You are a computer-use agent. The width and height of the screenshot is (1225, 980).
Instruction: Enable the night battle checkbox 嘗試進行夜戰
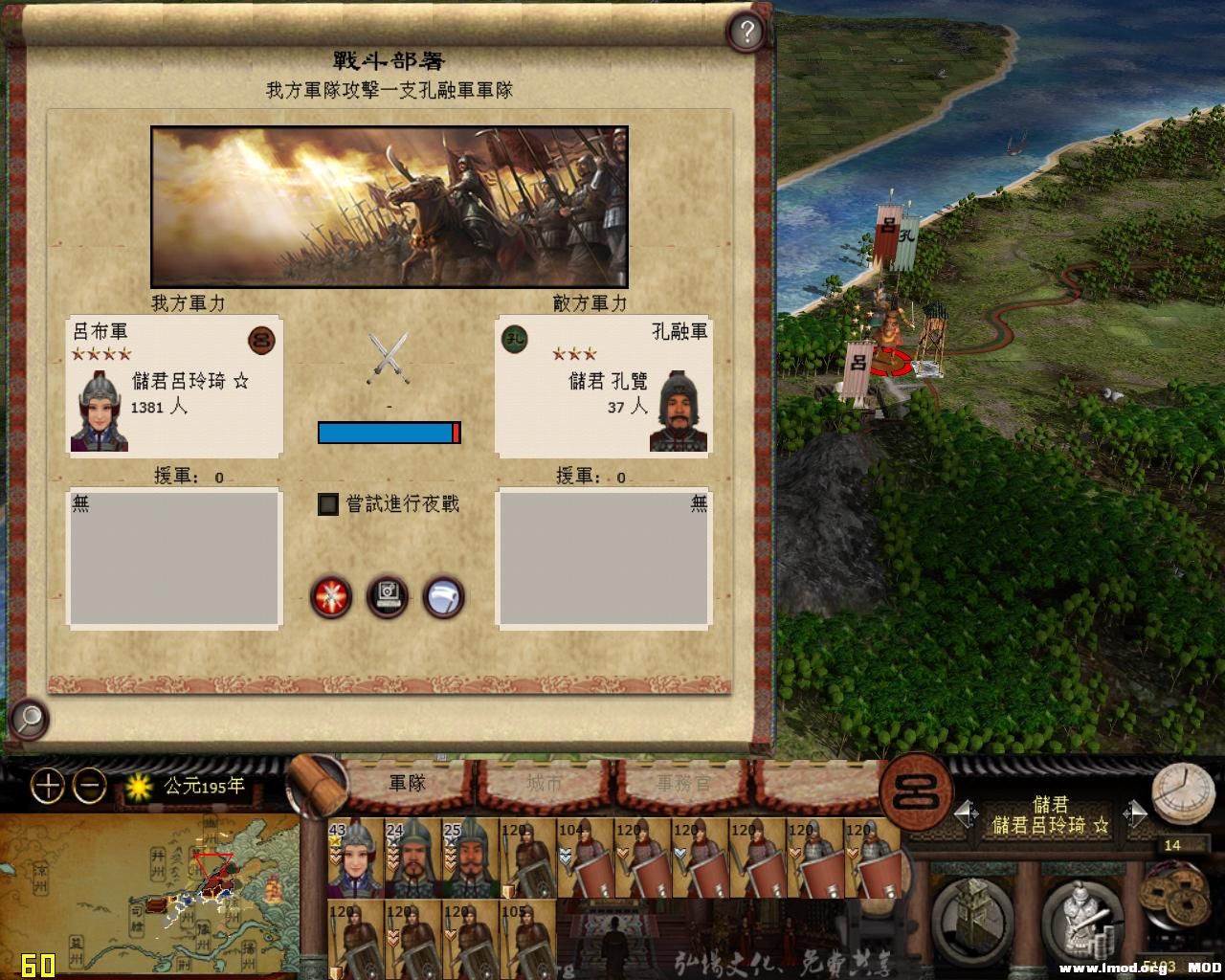pyautogui.click(x=326, y=504)
